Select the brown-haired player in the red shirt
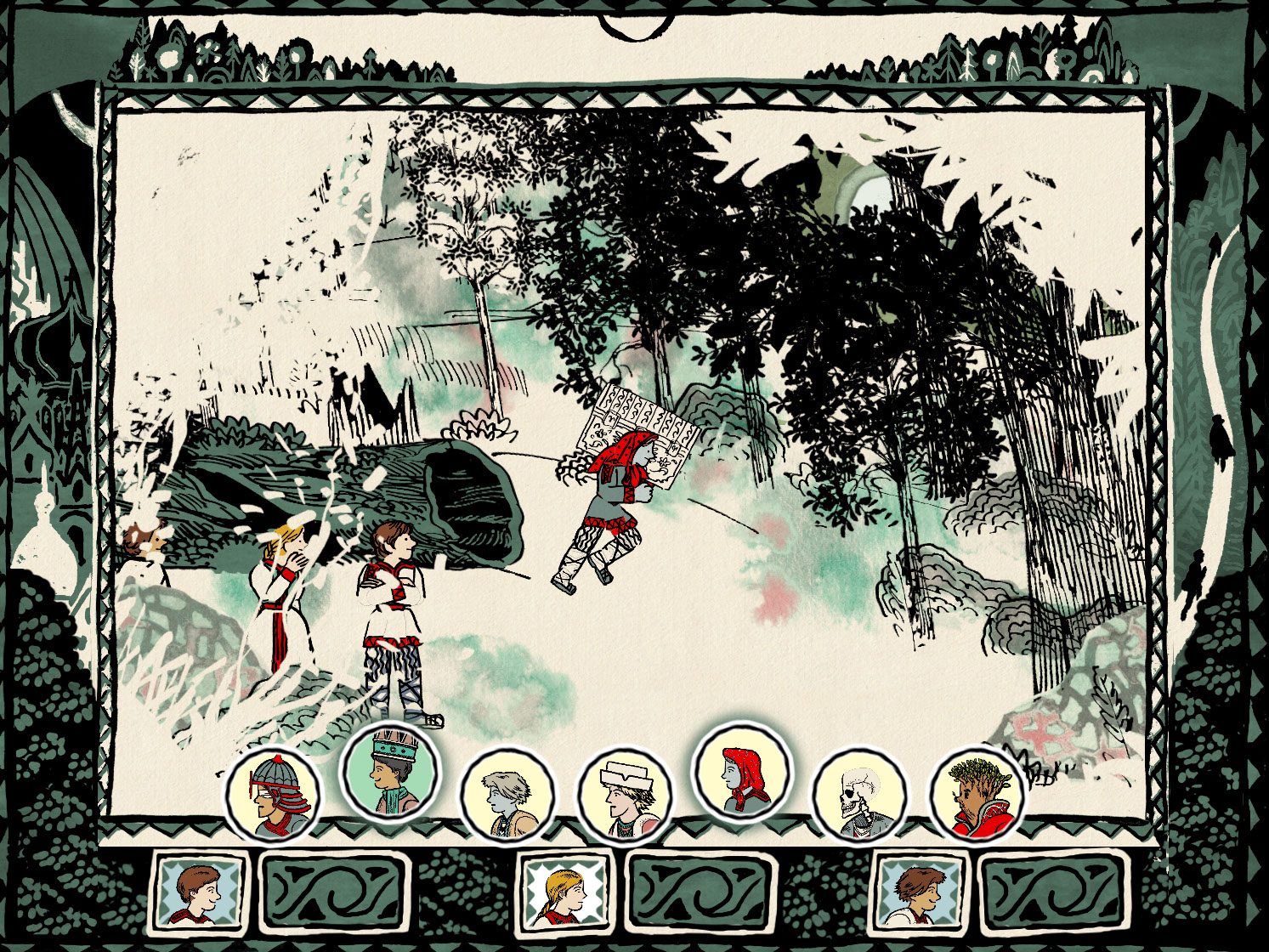The height and width of the screenshot is (952, 1269). click(x=197, y=892)
